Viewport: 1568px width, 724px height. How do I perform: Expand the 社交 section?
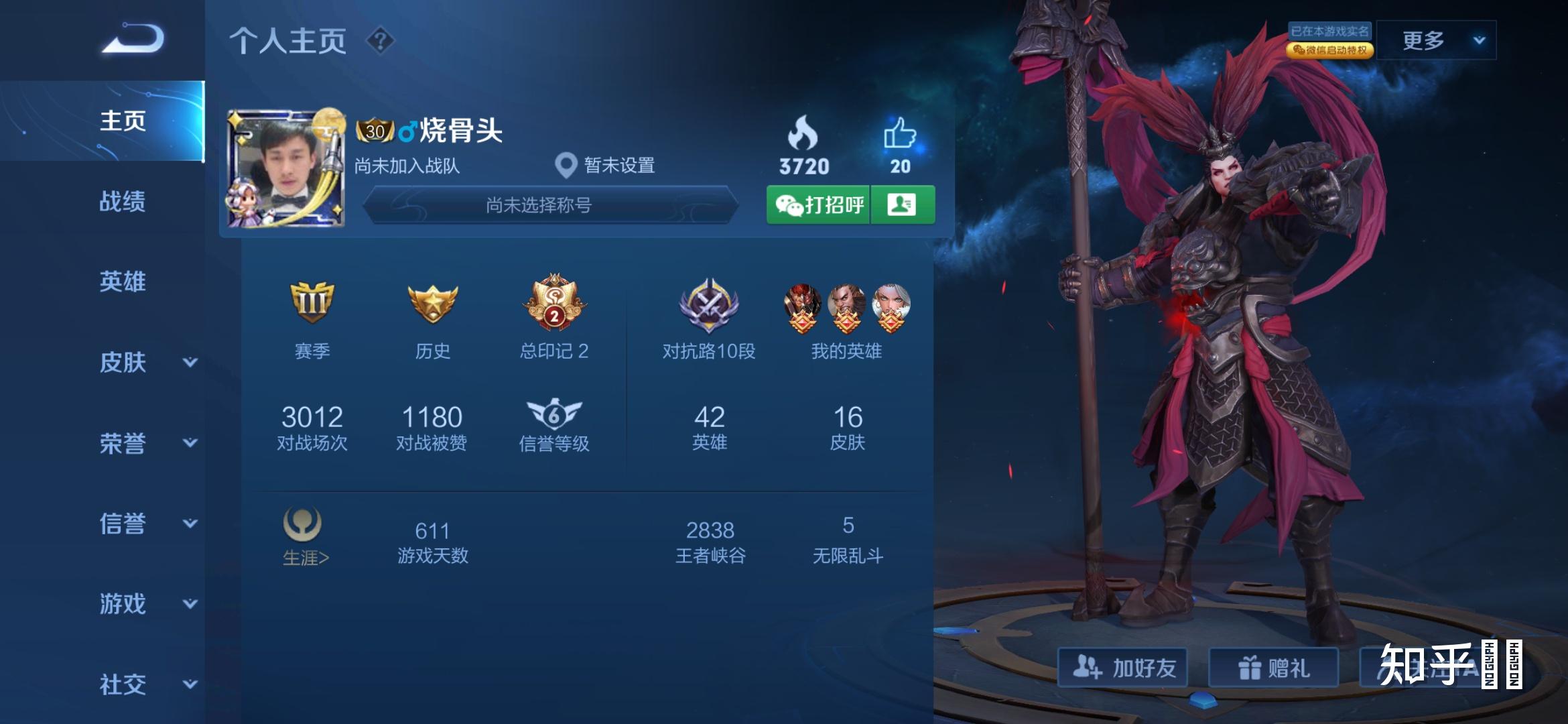147,684
